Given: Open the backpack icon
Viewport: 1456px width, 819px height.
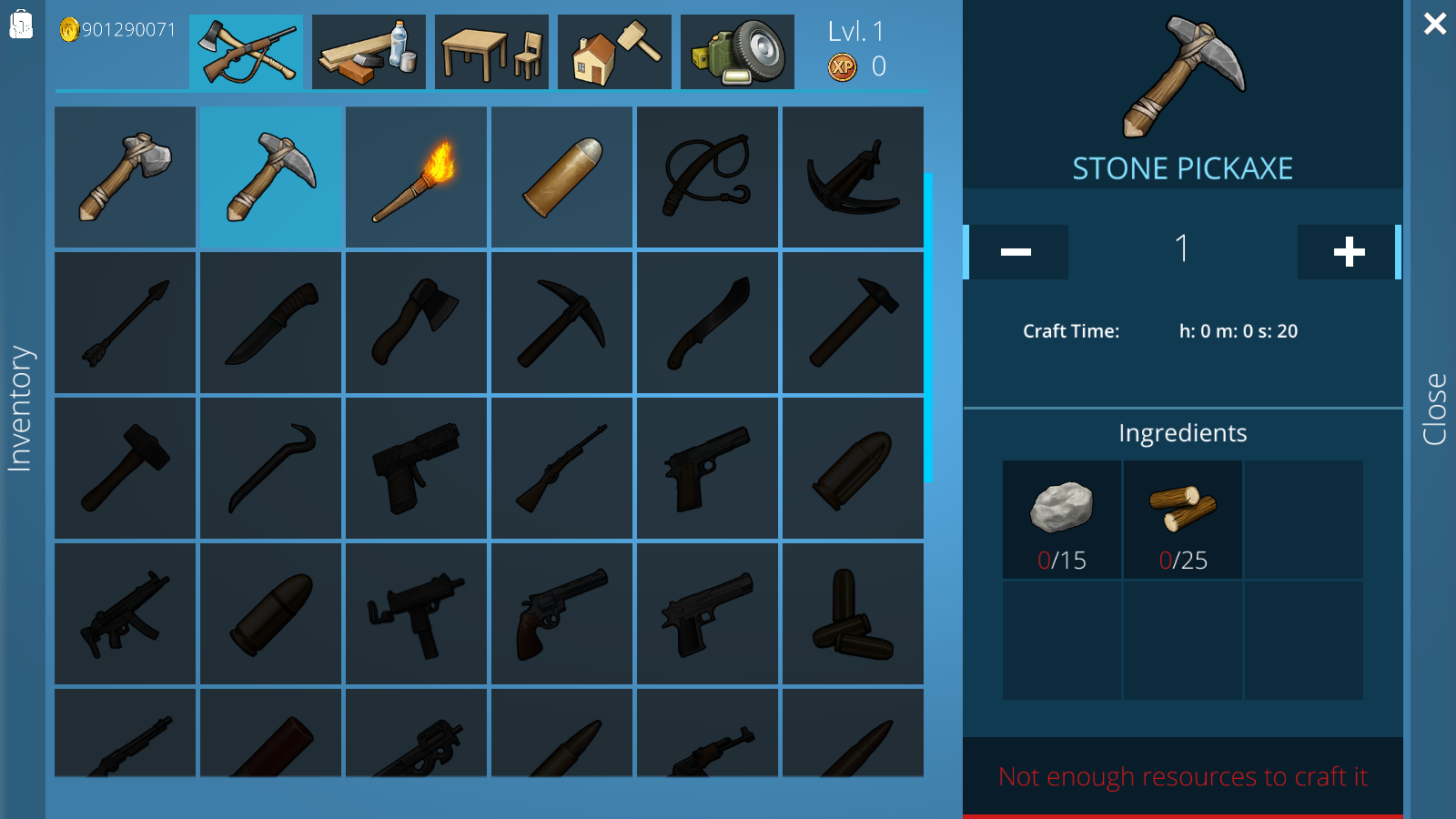Looking at the screenshot, I should click(x=21, y=25).
